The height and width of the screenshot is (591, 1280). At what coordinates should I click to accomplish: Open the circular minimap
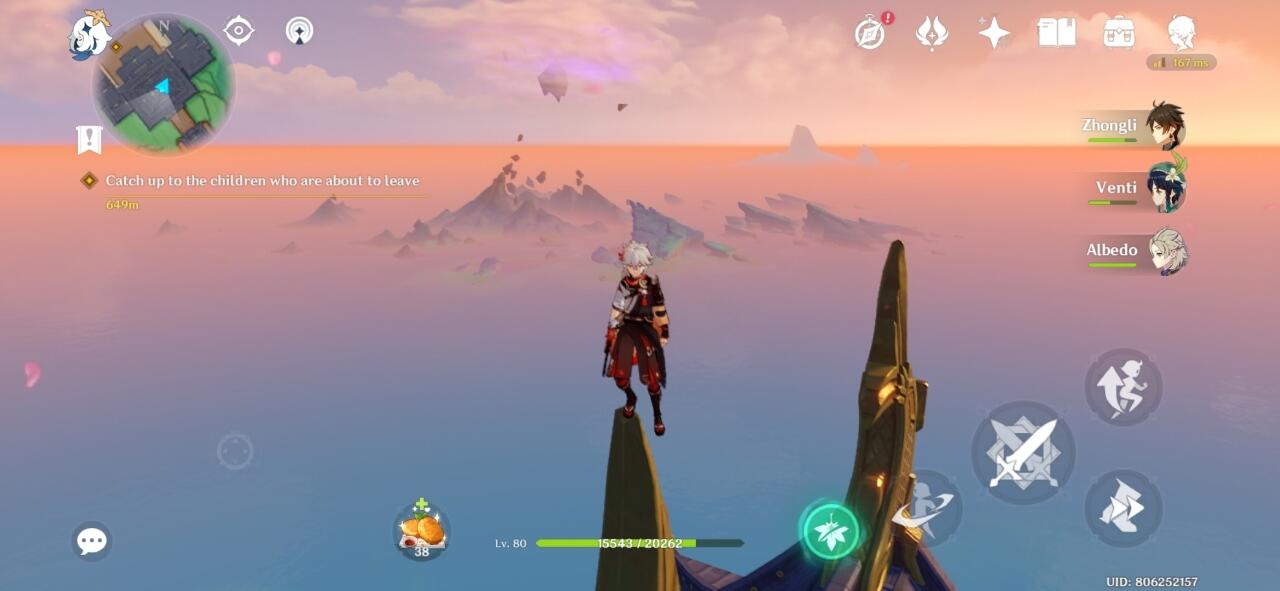coord(163,85)
